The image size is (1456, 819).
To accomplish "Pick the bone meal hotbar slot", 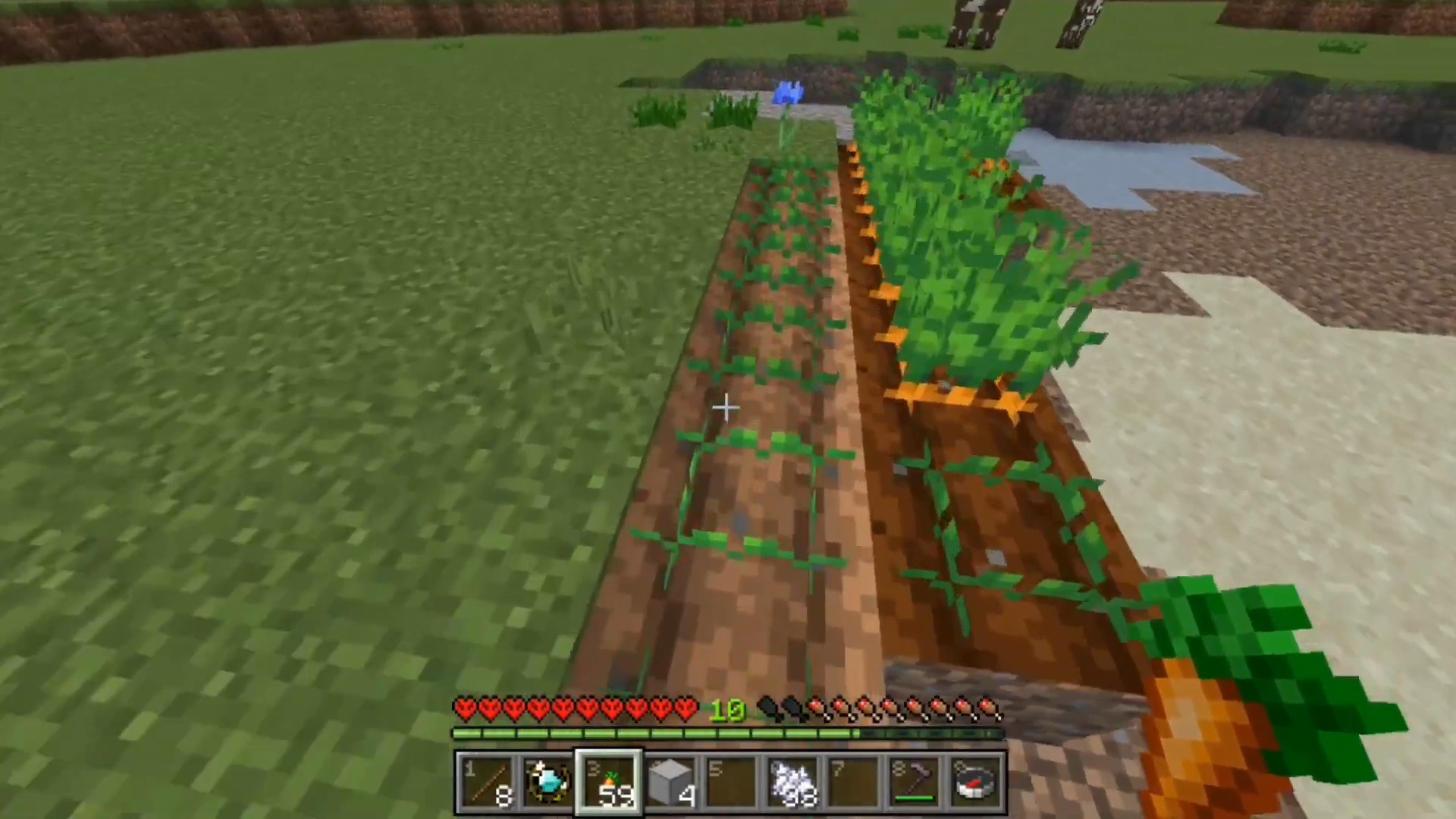I will click(792, 783).
